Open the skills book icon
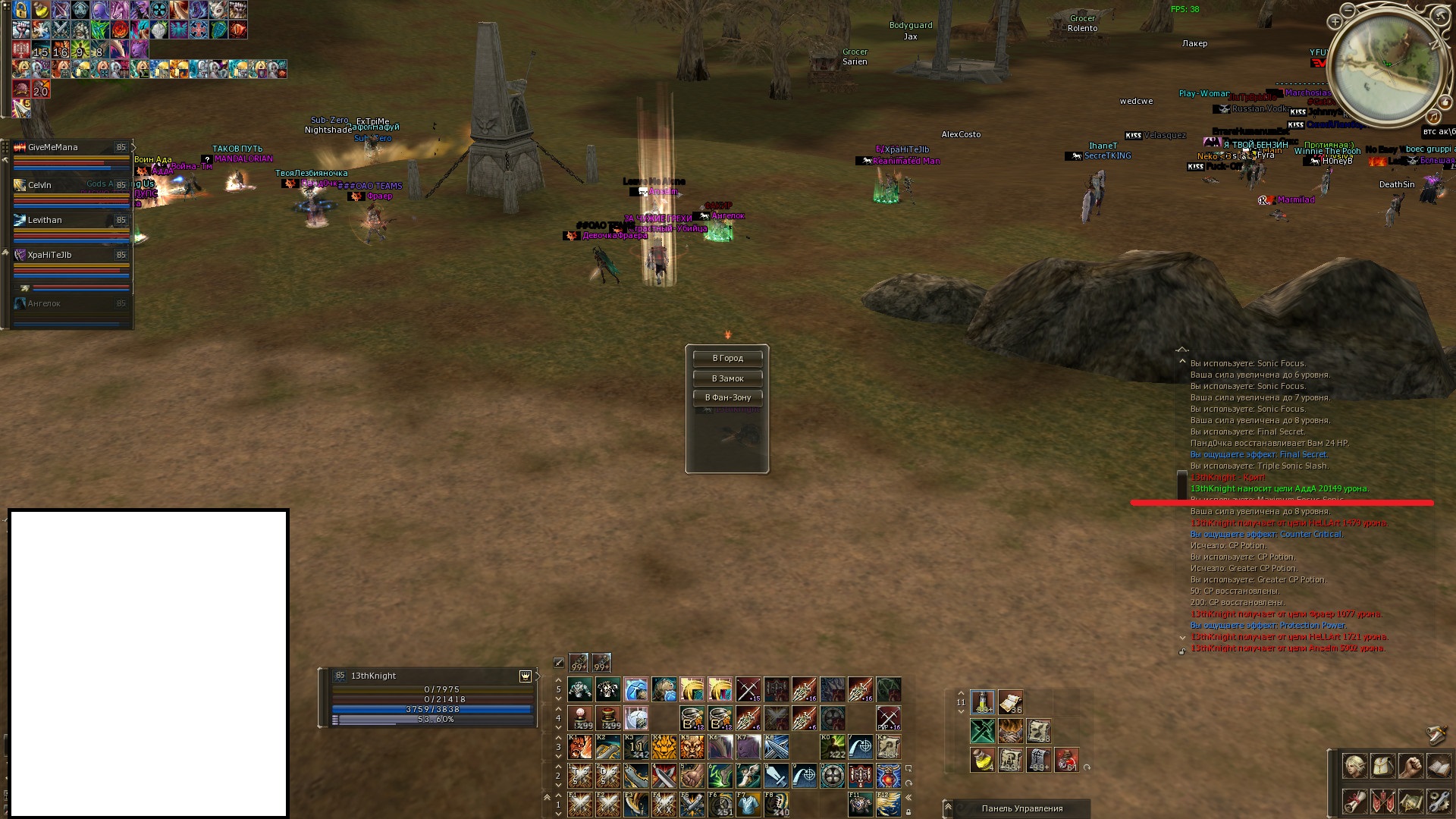1456x819 pixels. pos(1439,766)
